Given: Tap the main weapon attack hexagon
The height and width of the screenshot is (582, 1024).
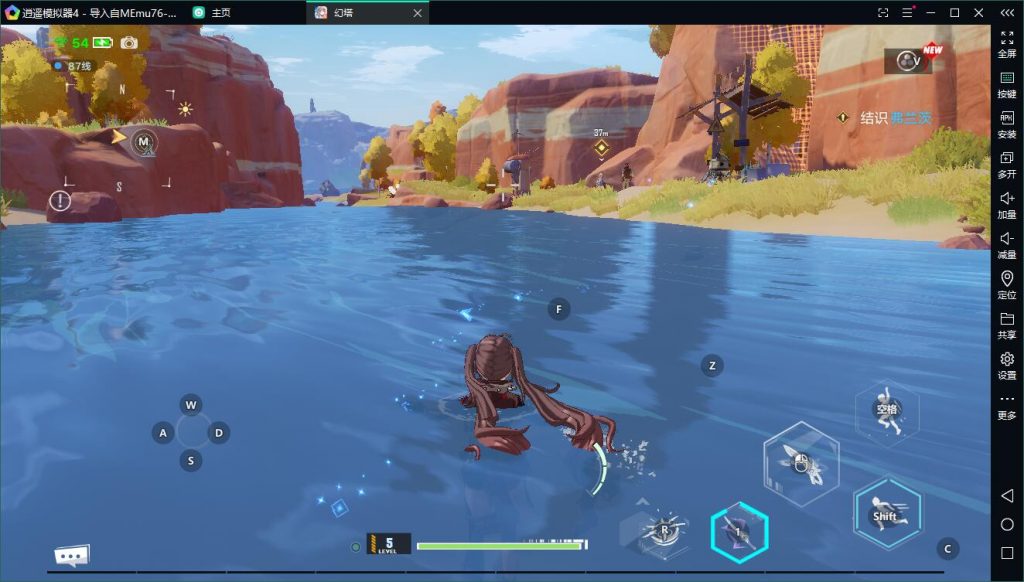Looking at the screenshot, I should [801, 463].
